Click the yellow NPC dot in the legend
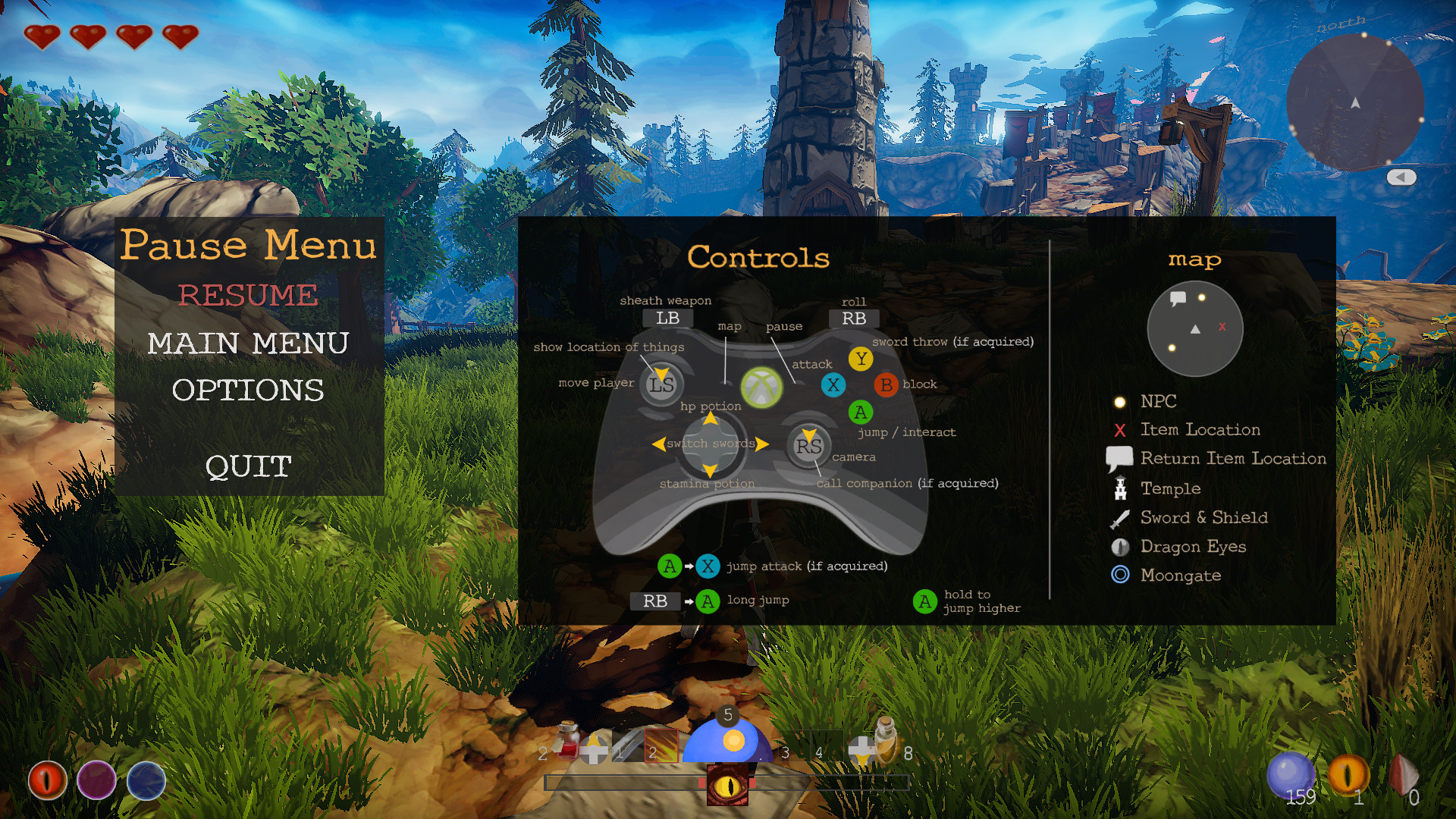The image size is (1456, 819). [x=1120, y=400]
